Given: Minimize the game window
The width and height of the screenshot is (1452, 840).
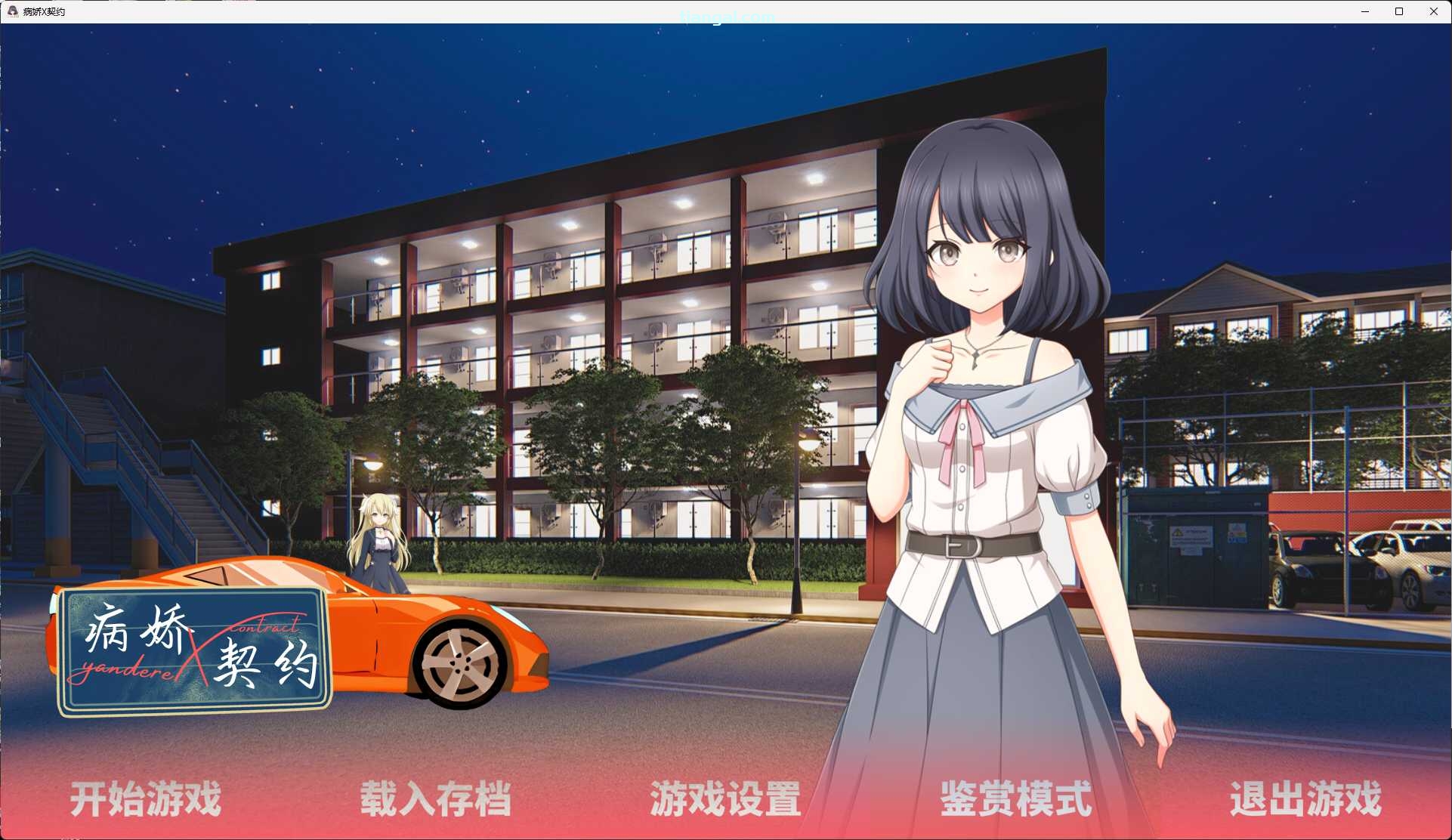Looking at the screenshot, I should click(x=1364, y=11).
